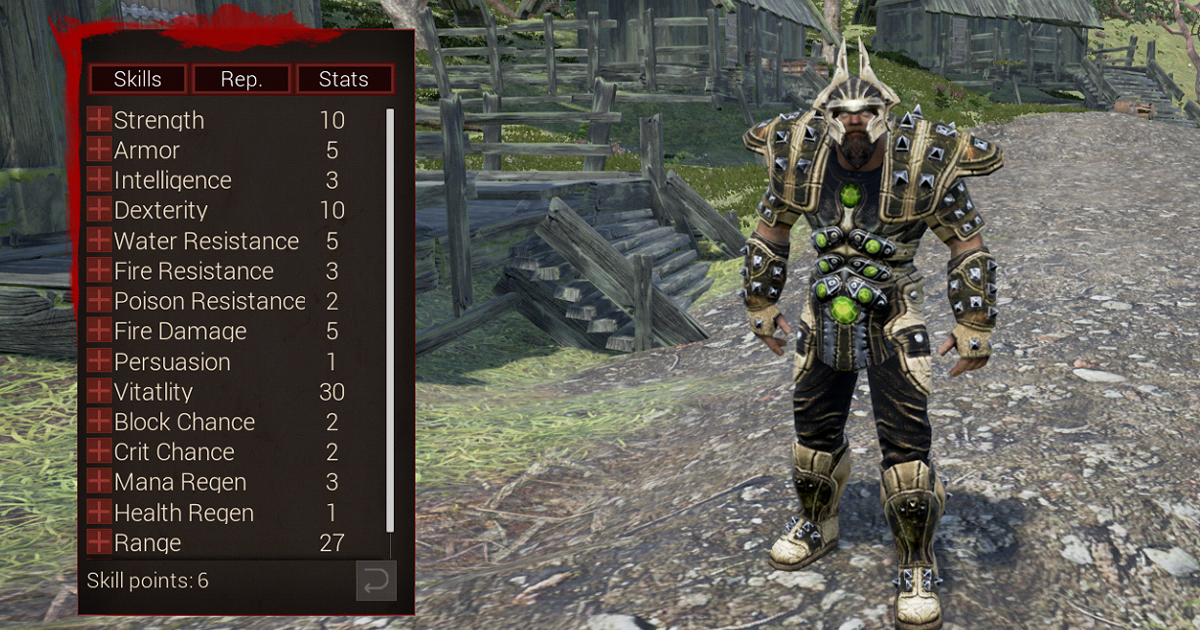Image resolution: width=1200 pixels, height=630 pixels.
Task: Add a point to Block Chance
Action: tap(99, 422)
